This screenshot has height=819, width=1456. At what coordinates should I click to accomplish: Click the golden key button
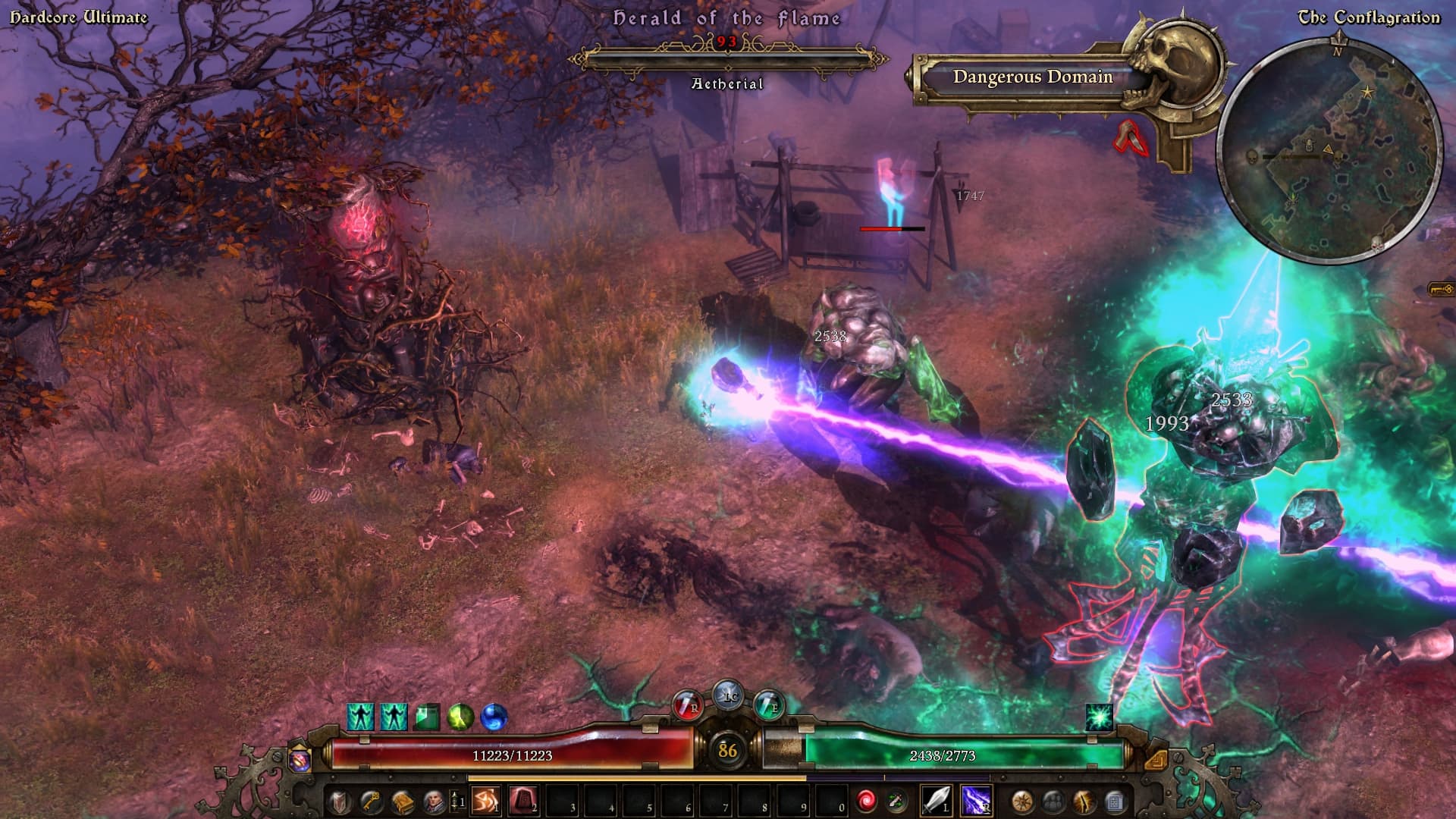370,802
